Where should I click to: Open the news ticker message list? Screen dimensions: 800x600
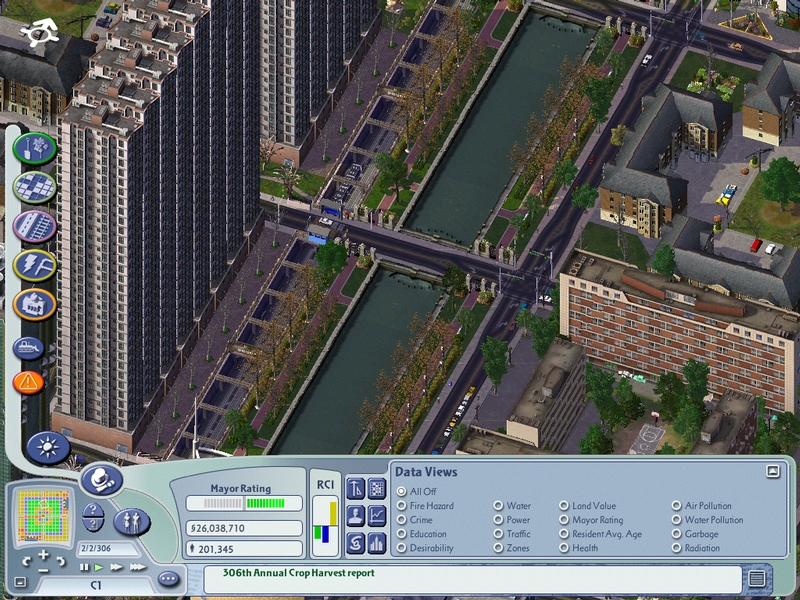757,577
